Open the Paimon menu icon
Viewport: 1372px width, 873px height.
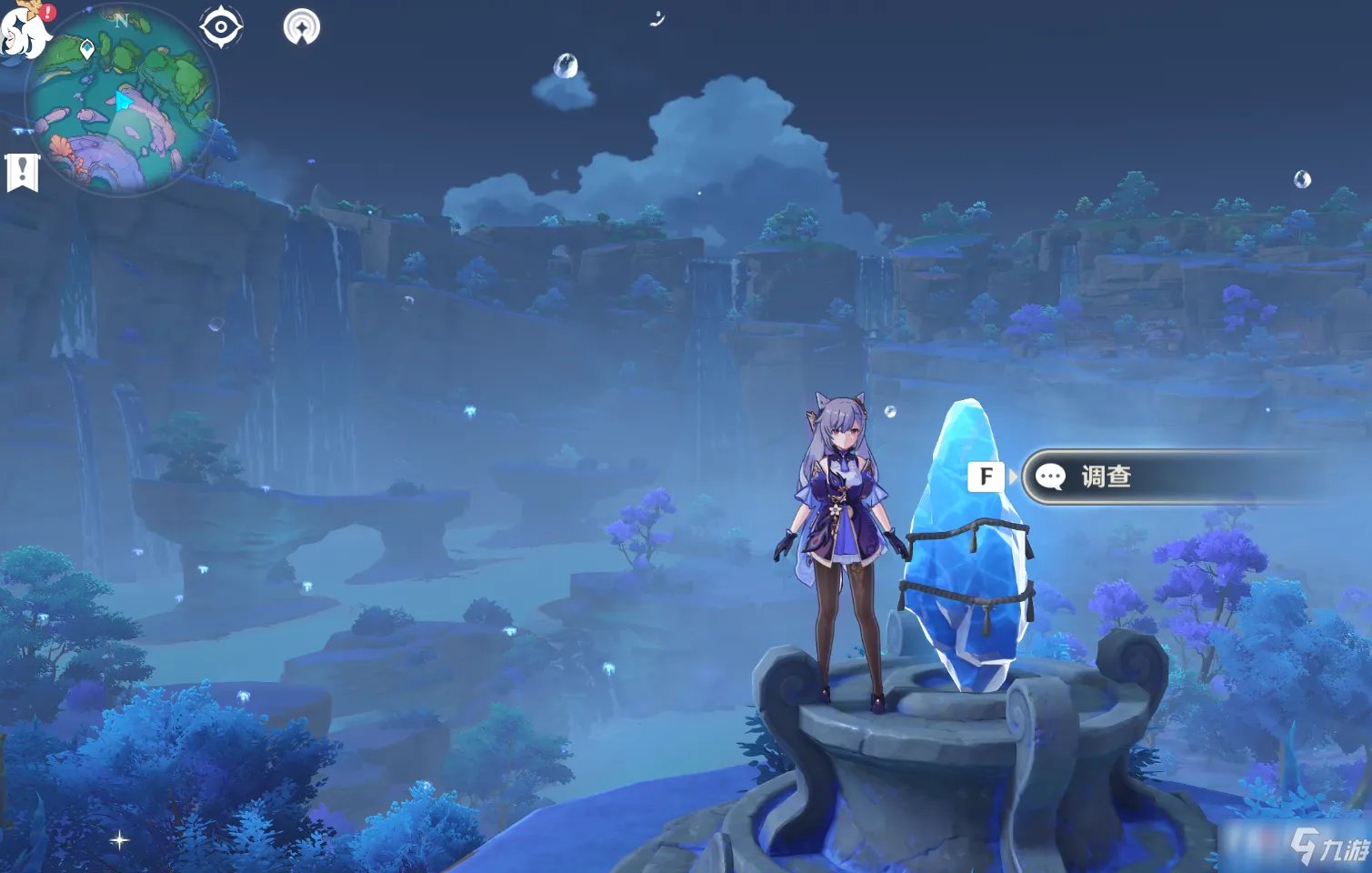coord(25,29)
